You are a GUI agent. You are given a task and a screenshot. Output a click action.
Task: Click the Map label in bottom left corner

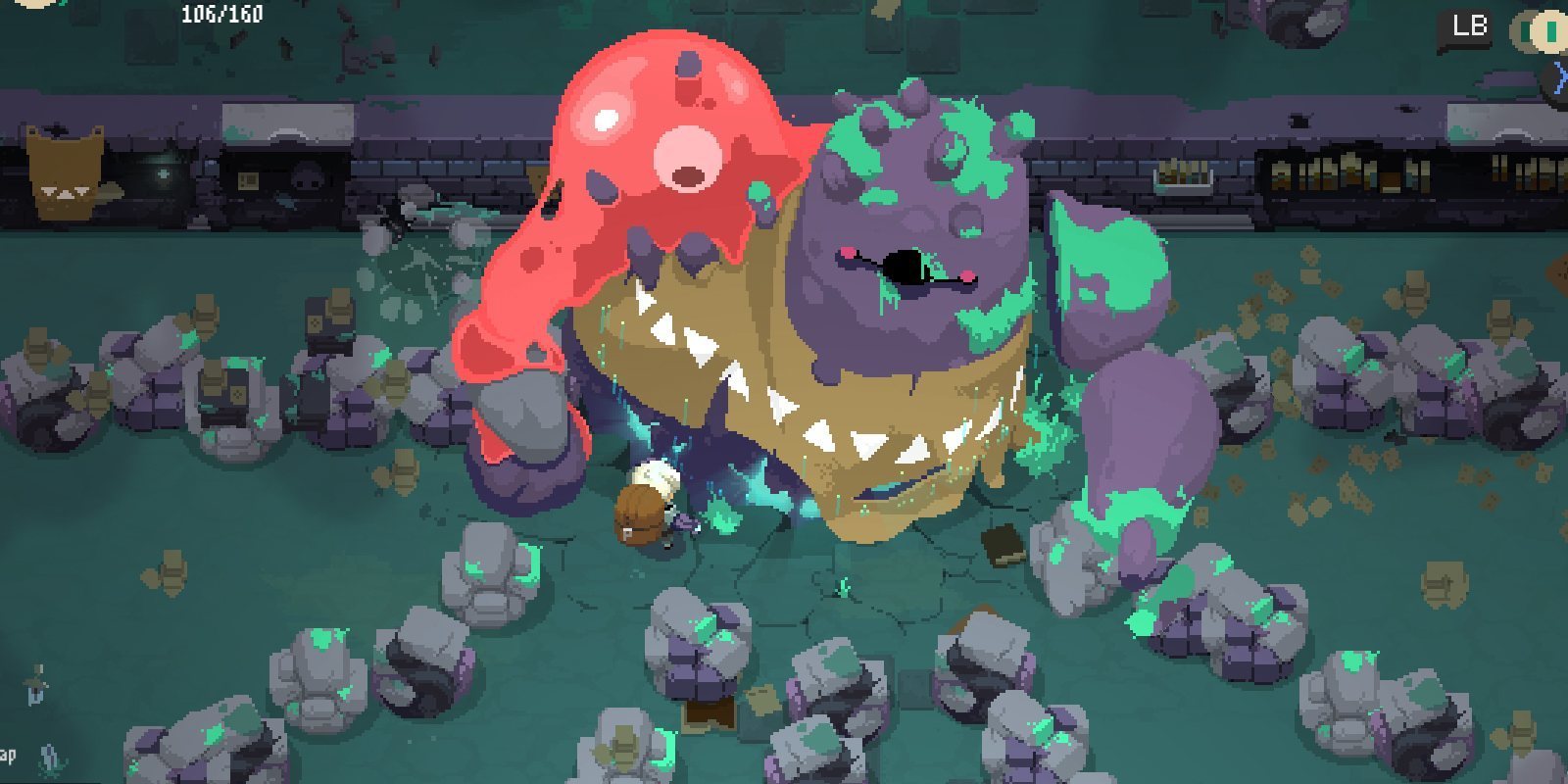coord(10,753)
